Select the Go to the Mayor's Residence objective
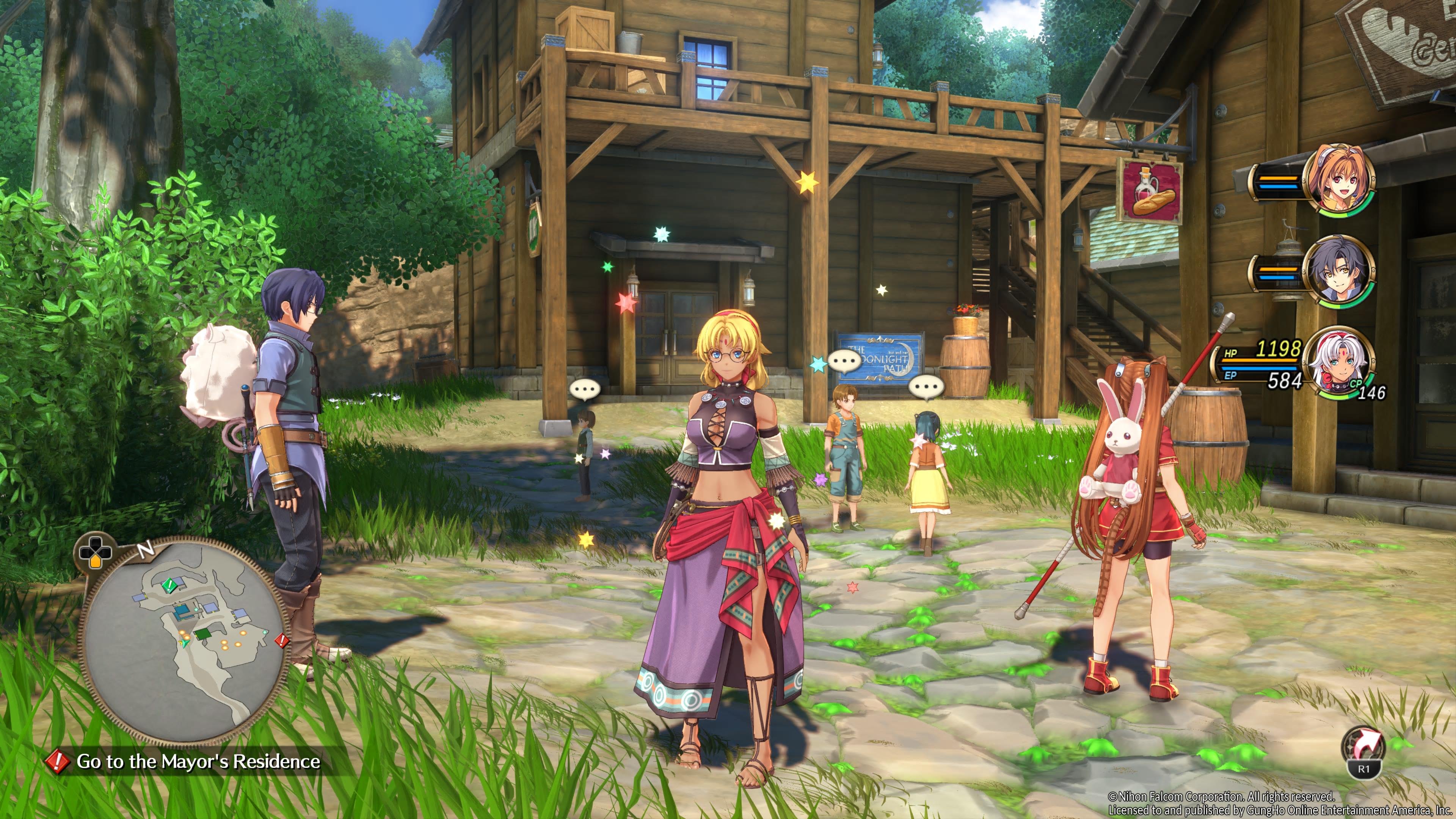 click(x=197, y=761)
